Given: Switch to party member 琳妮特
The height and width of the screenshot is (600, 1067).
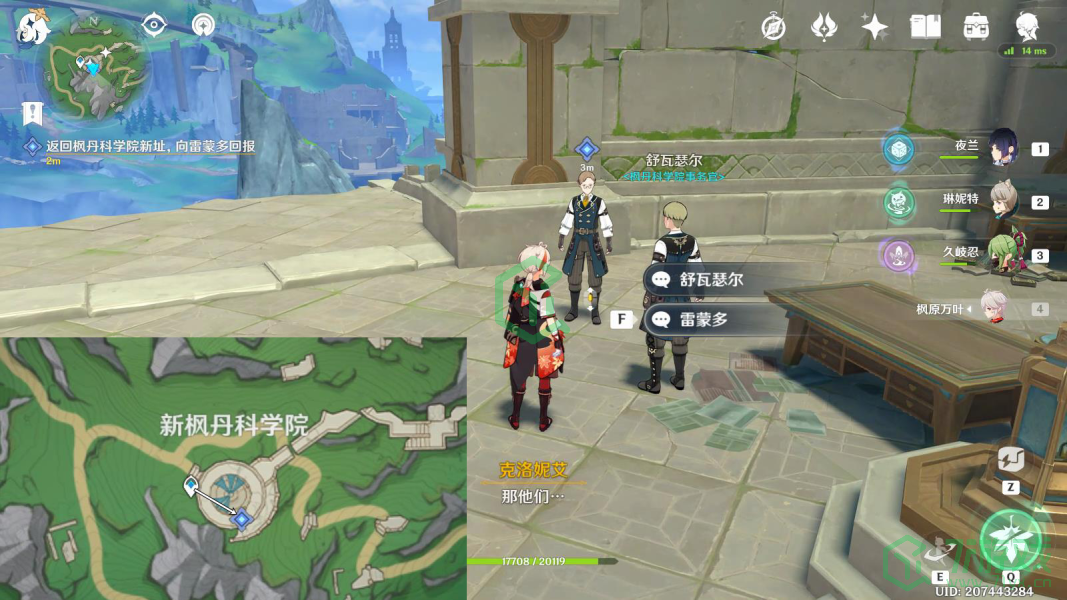Looking at the screenshot, I should click(1003, 201).
